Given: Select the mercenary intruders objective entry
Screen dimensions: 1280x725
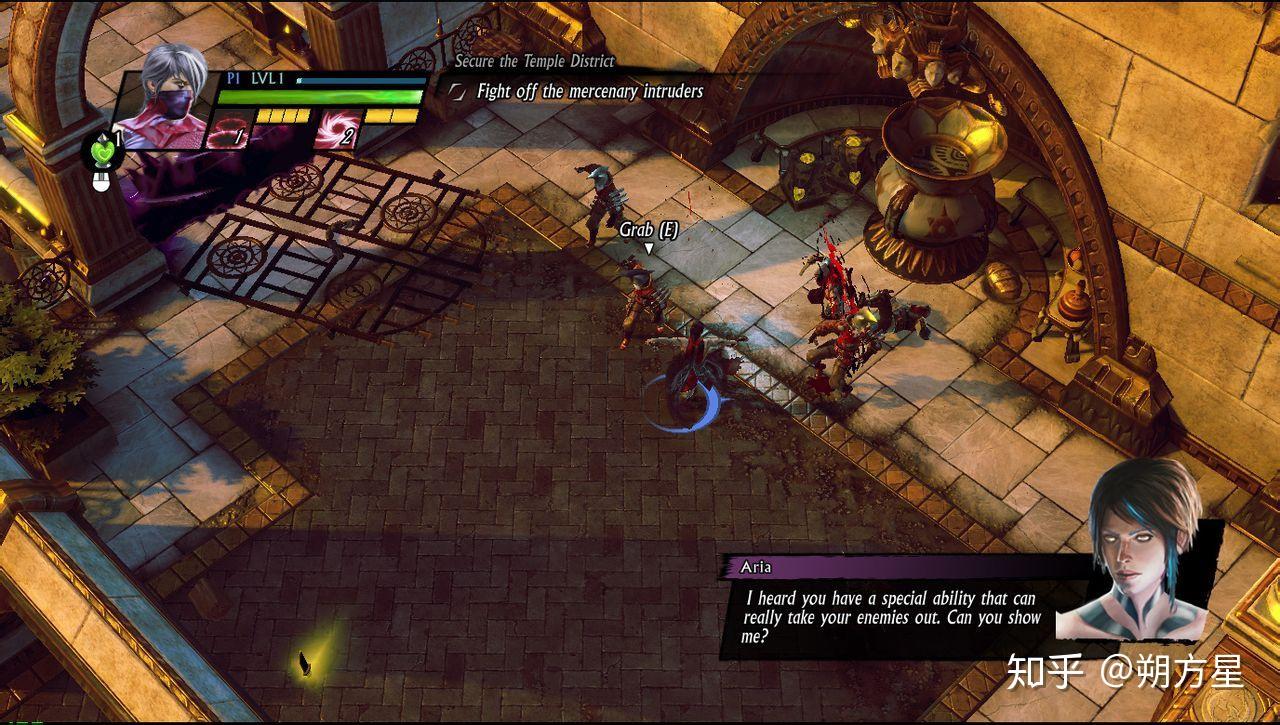Looking at the screenshot, I should pyautogui.click(x=589, y=92).
